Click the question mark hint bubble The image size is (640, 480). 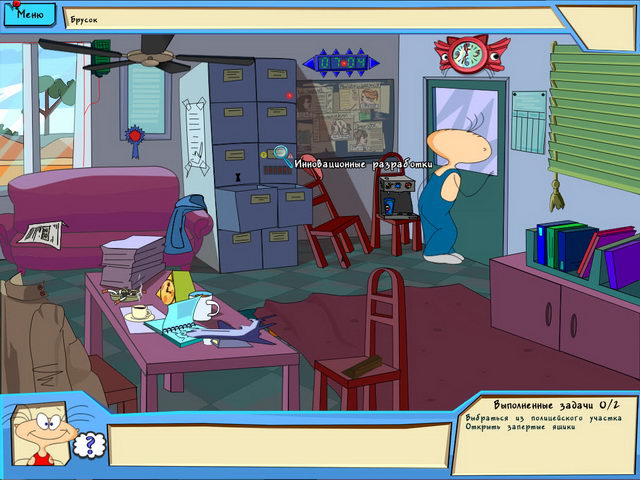click(x=87, y=444)
